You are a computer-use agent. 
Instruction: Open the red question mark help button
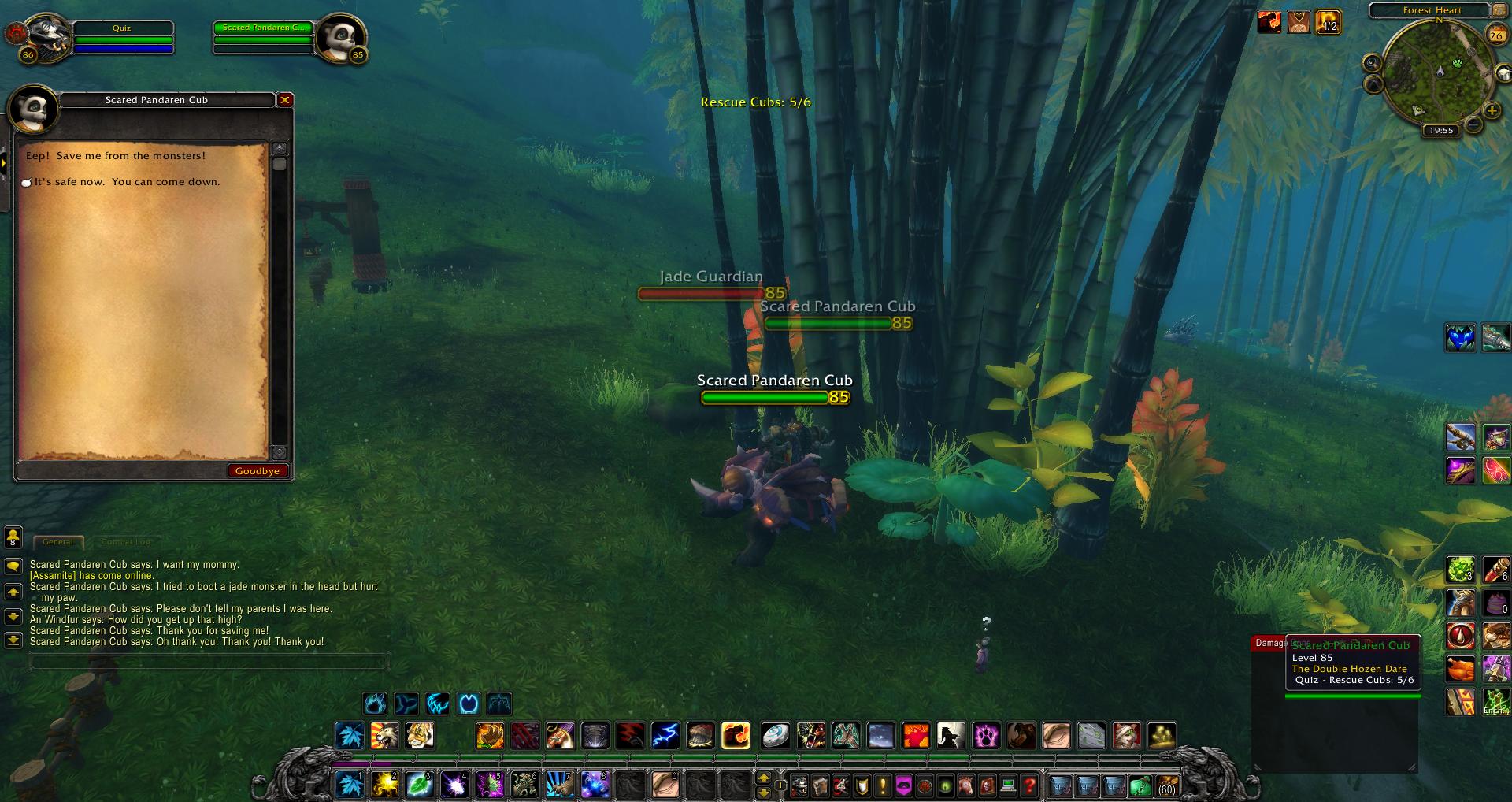pos(1028,785)
